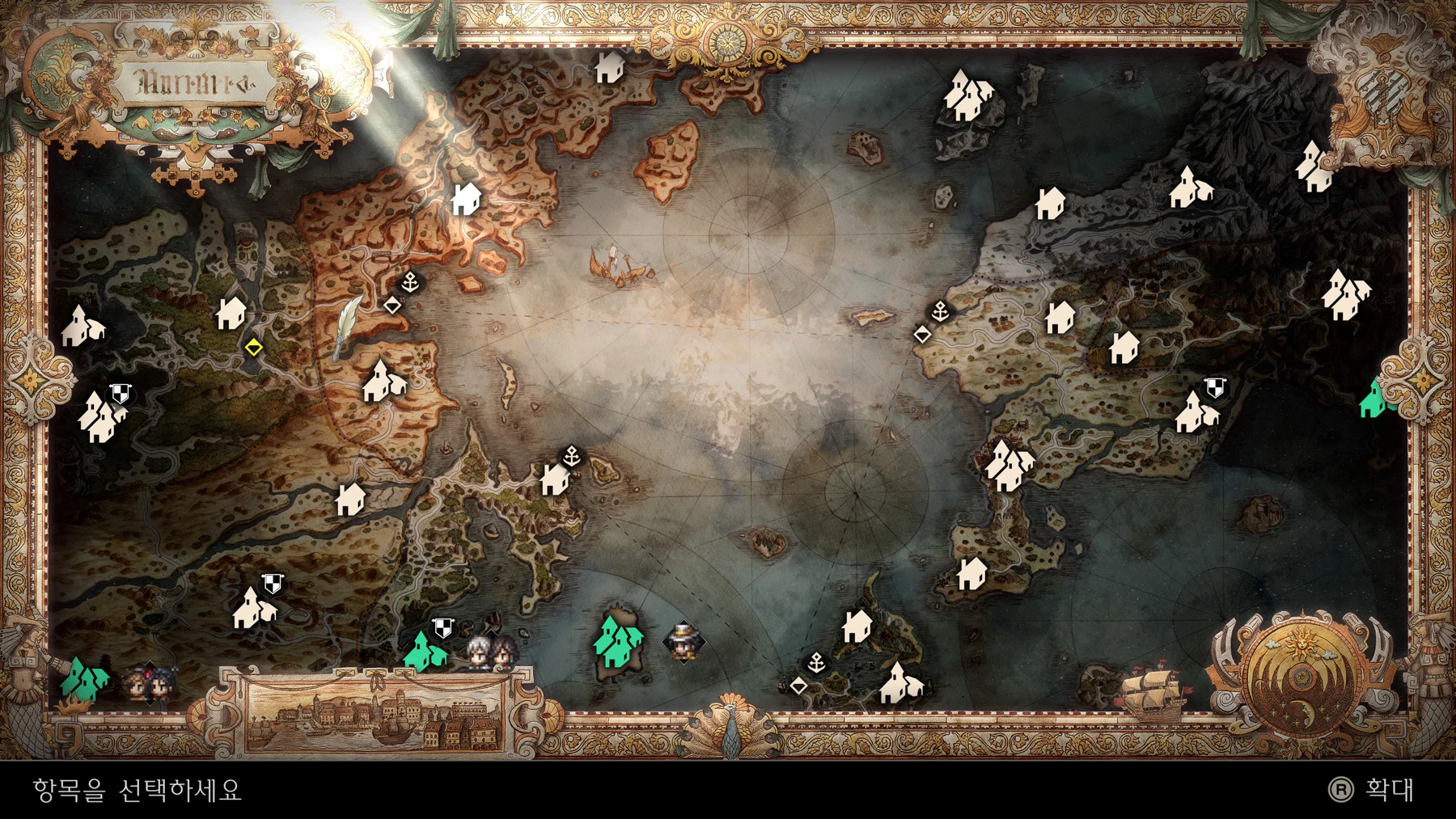
Task: Choose the anchor marker beside the green island town
Action: pyautogui.click(x=817, y=664)
